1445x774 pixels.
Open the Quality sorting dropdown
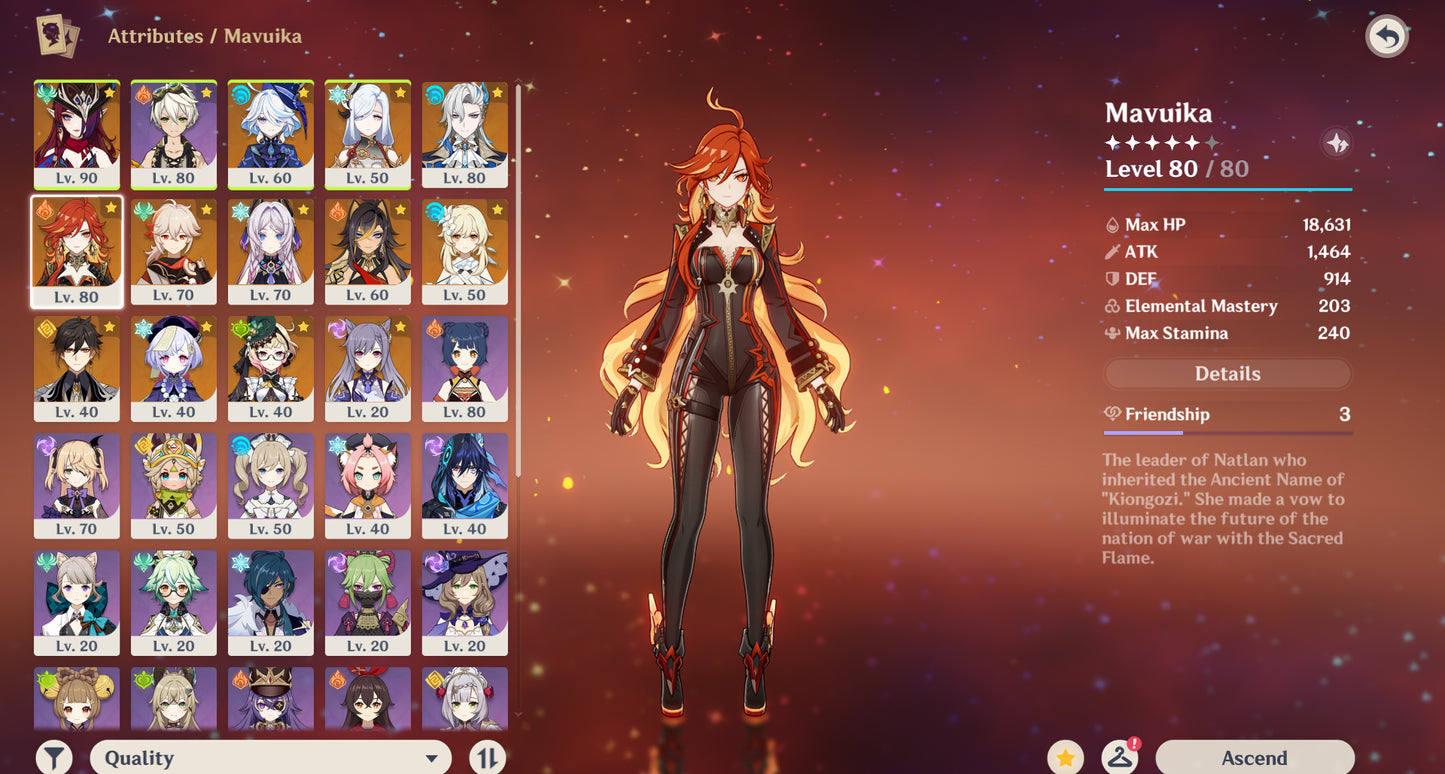coord(270,757)
